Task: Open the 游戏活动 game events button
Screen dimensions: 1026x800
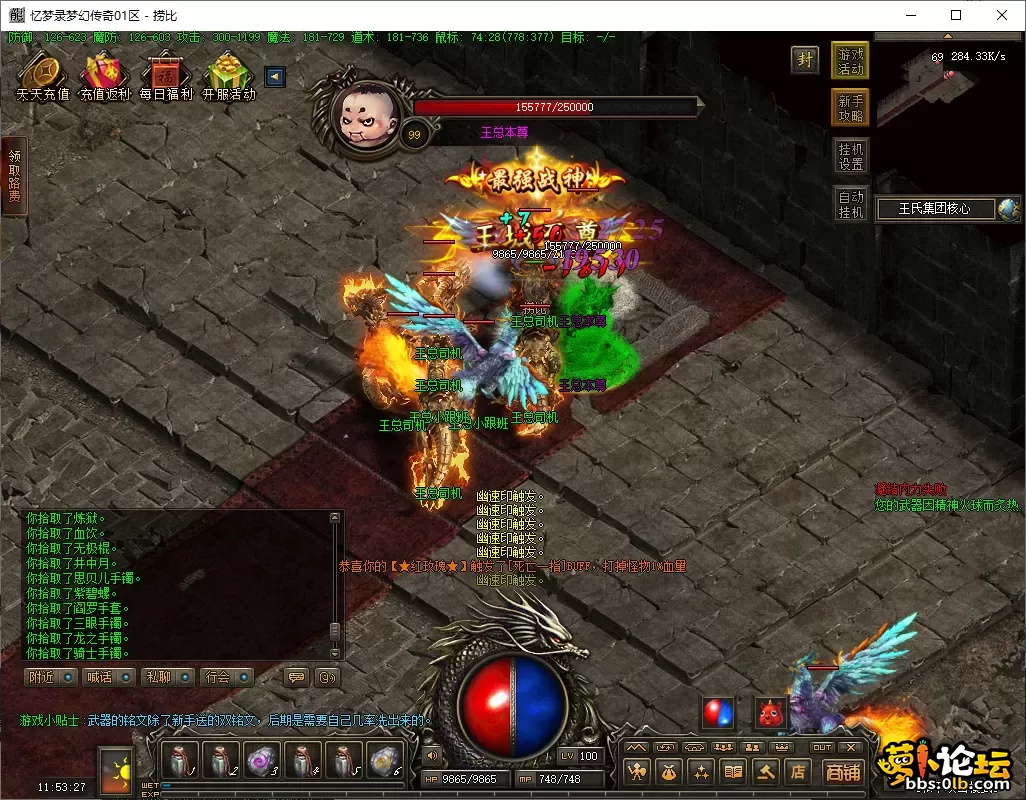Action: [x=851, y=60]
